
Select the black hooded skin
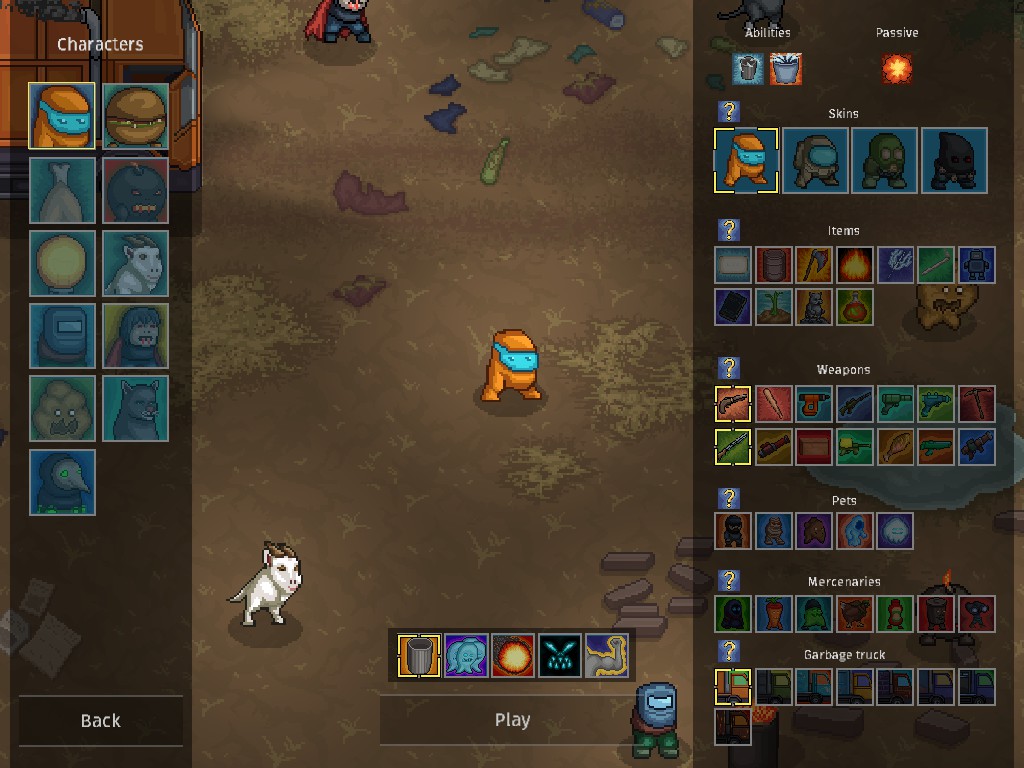click(x=954, y=160)
